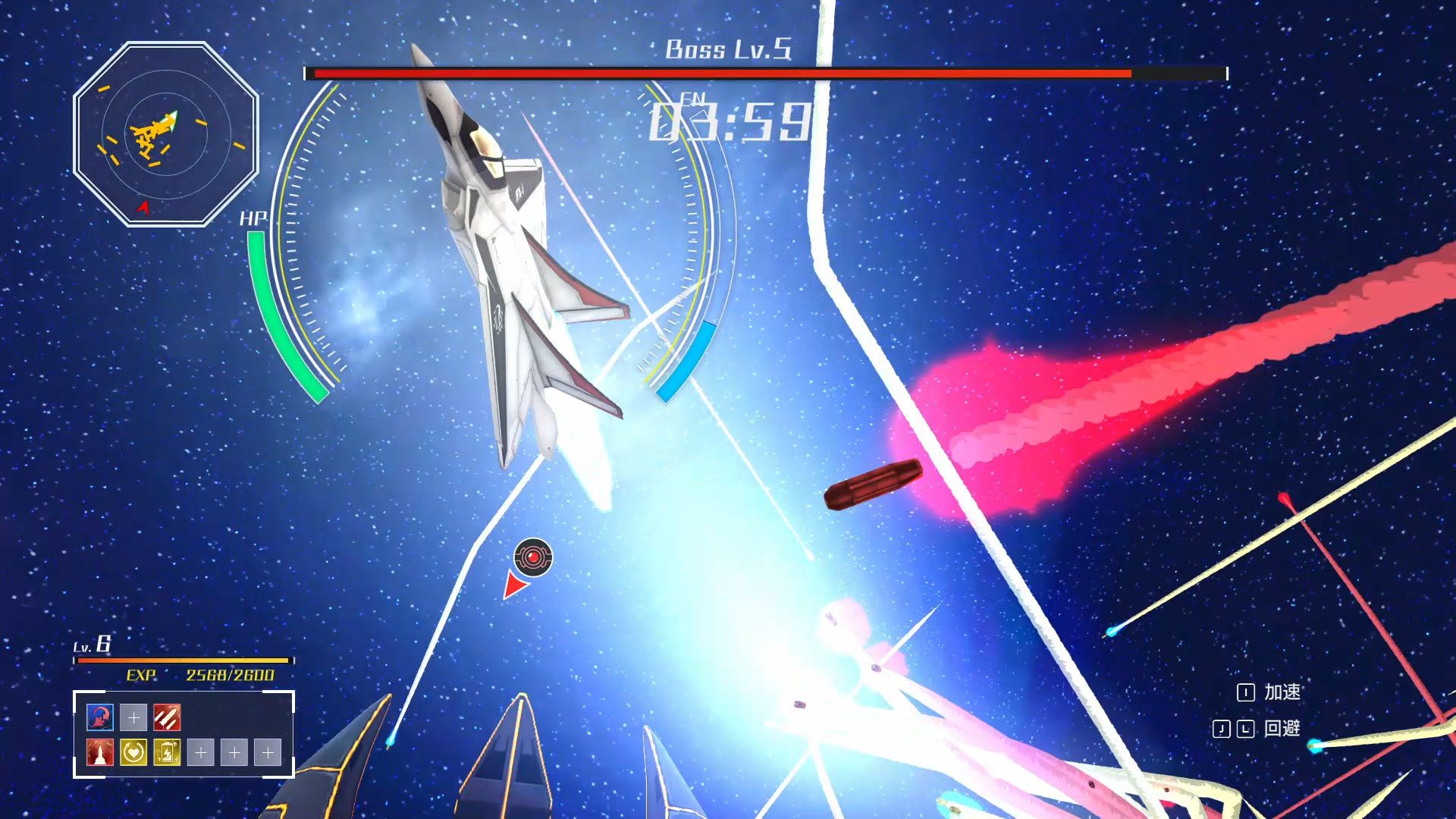1456x819 pixels.
Task: Click the empty plus slot in top skill row
Action: tap(133, 717)
